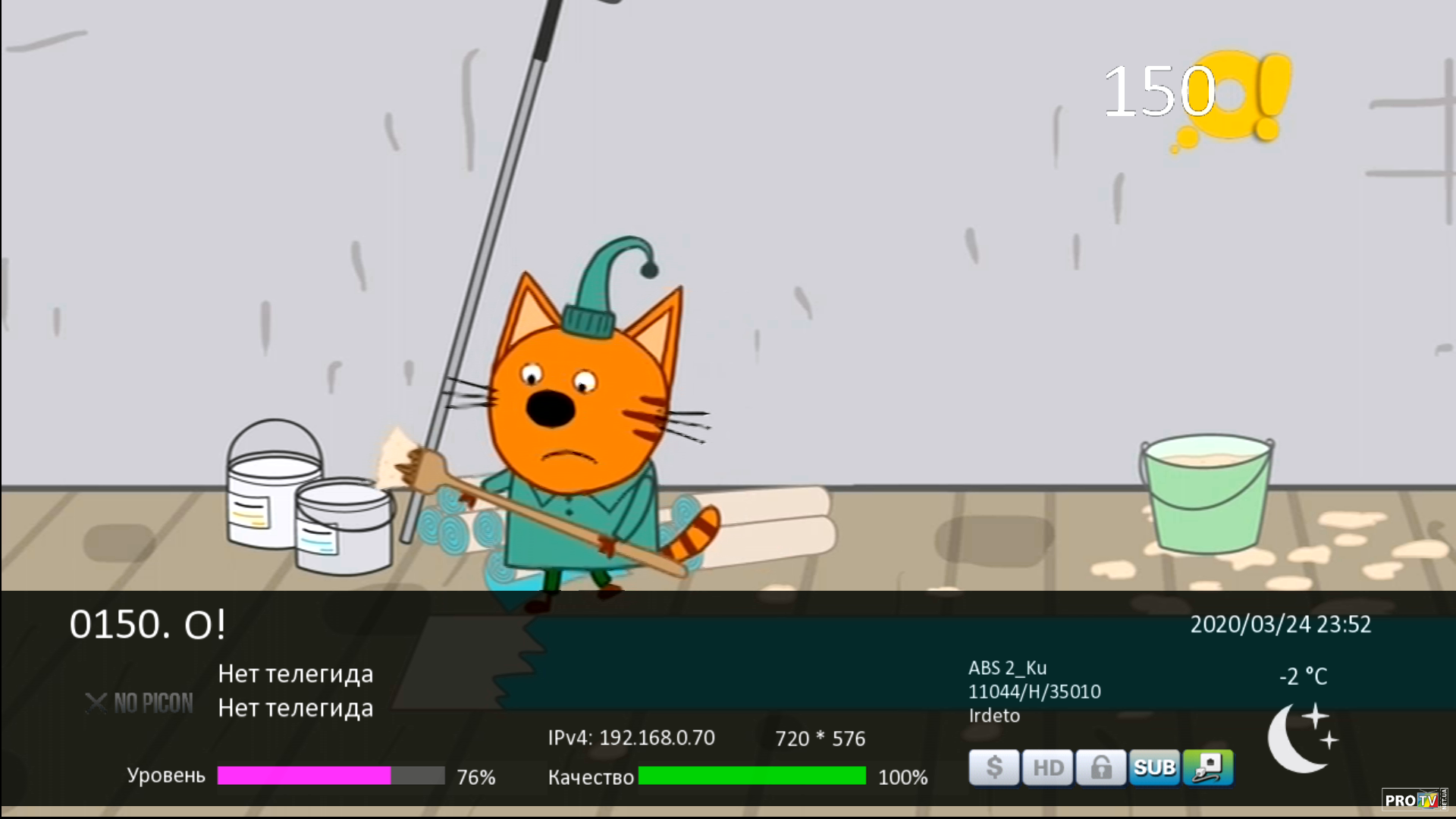Open the moon and stars weather icon

1302,738
